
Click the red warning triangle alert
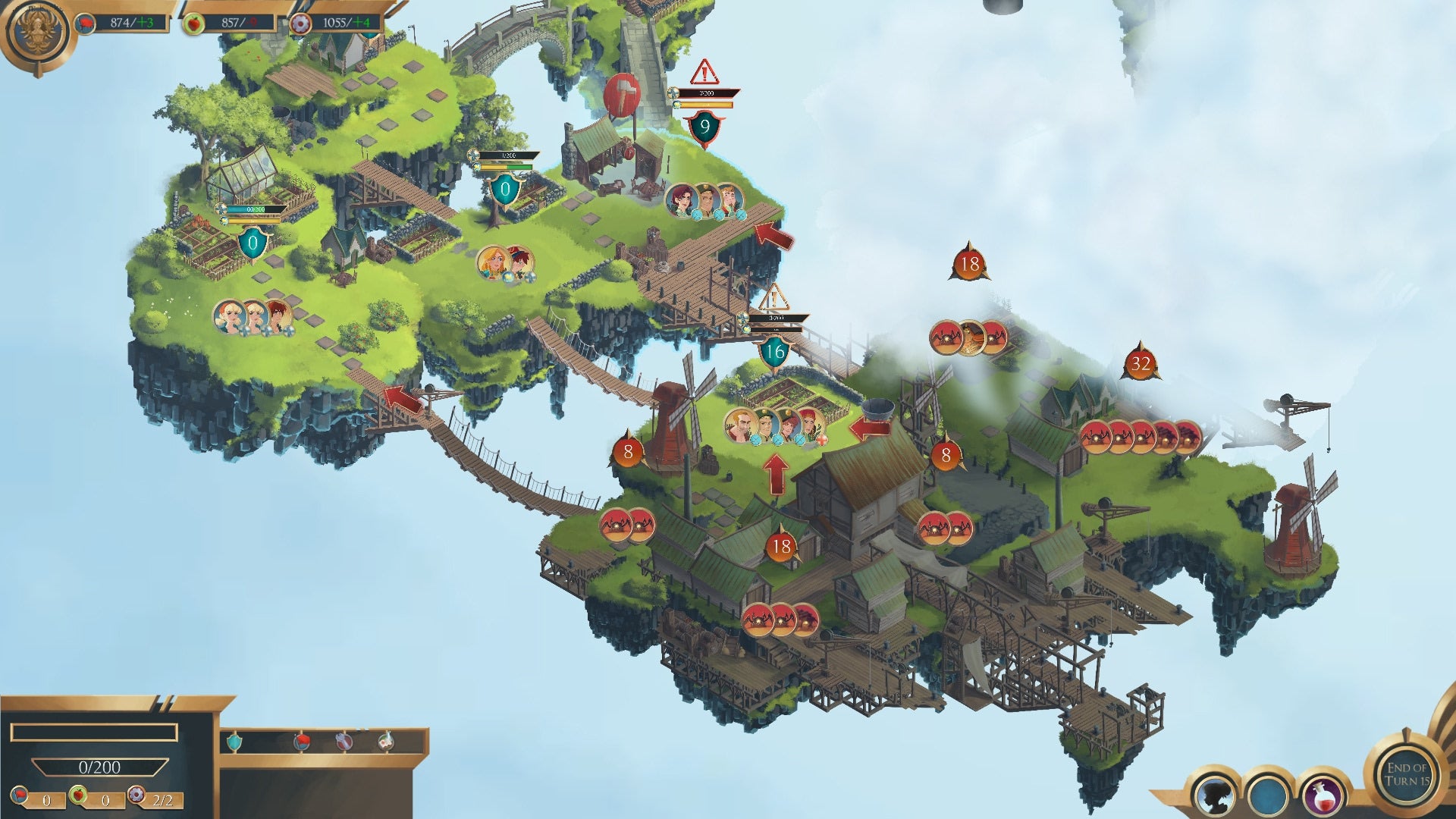[704, 73]
